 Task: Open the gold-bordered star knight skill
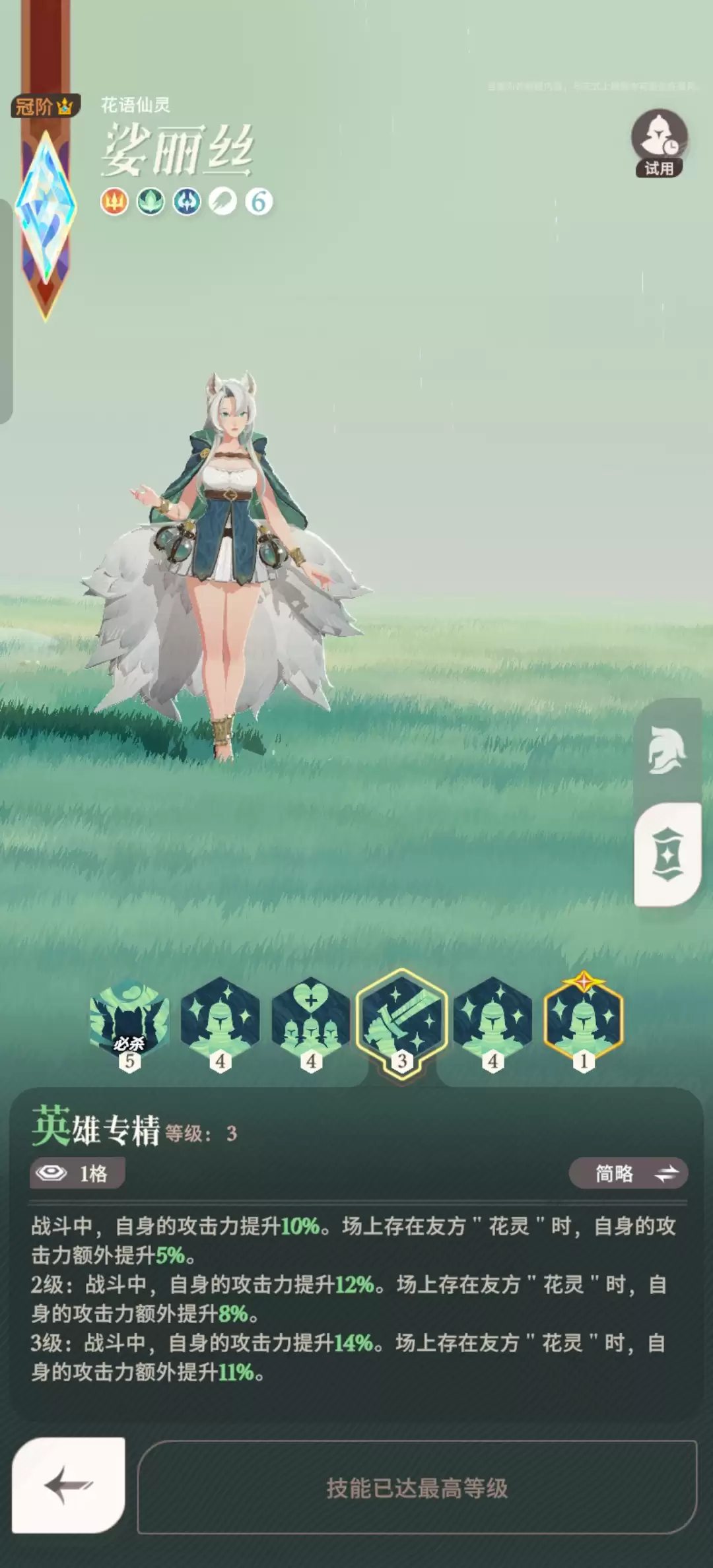click(584, 1021)
